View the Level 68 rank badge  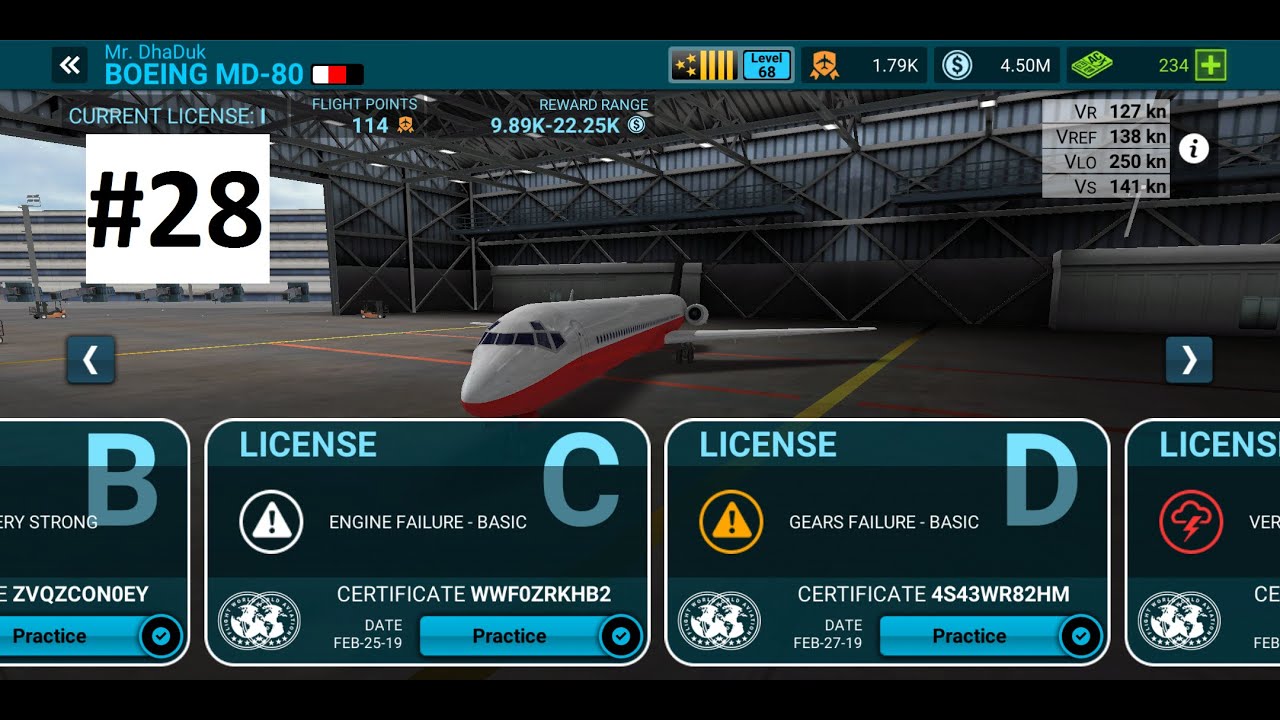767,66
